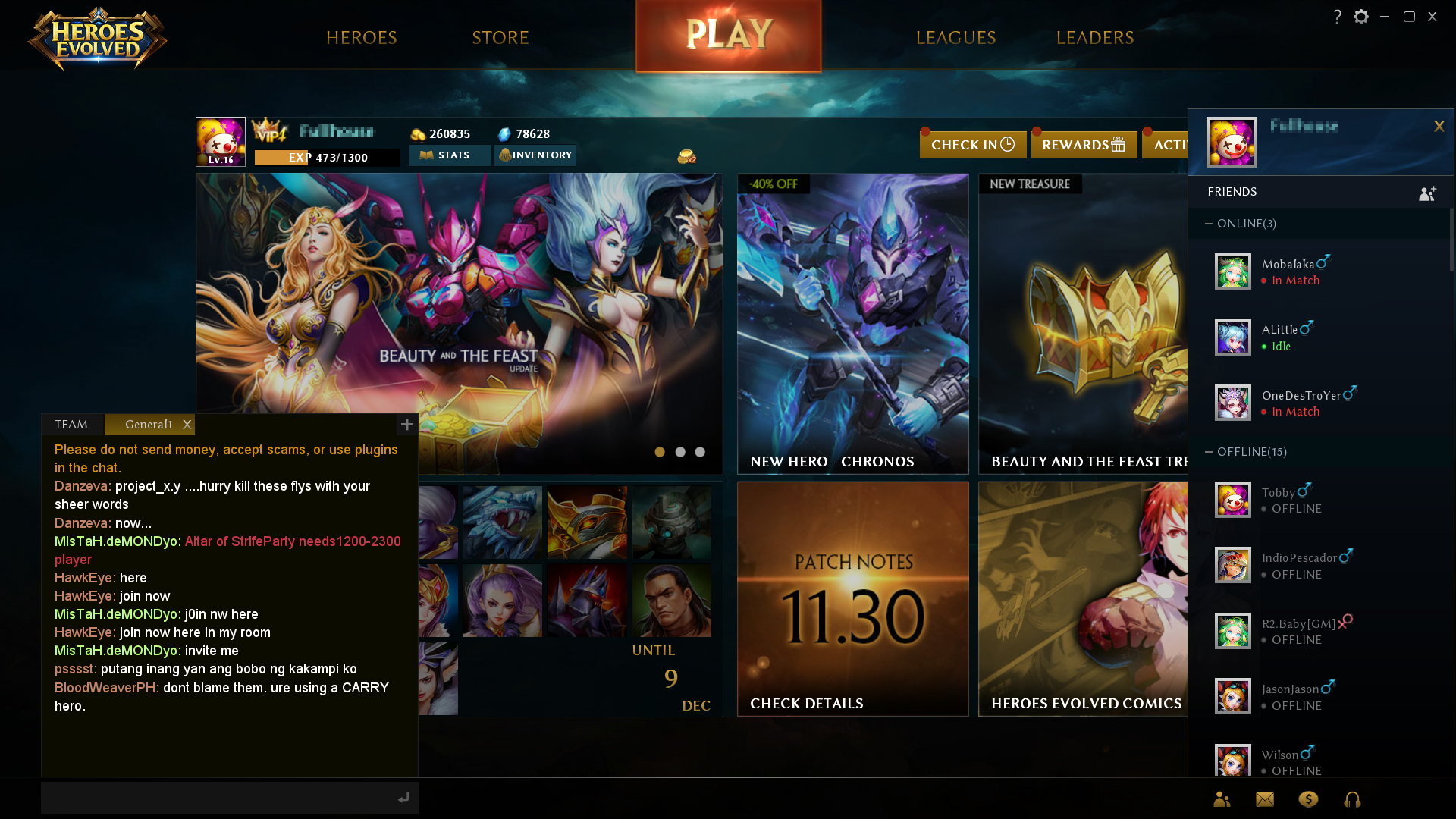This screenshot has height=819, width=1456.
Task: Open the Inventory
Action: coord(535,155)
